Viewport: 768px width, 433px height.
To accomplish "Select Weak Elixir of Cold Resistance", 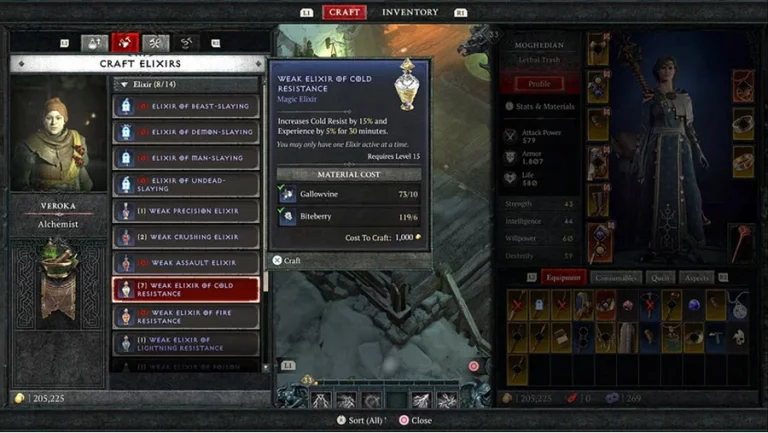I will pyautogui.click(x=186, y=290).
